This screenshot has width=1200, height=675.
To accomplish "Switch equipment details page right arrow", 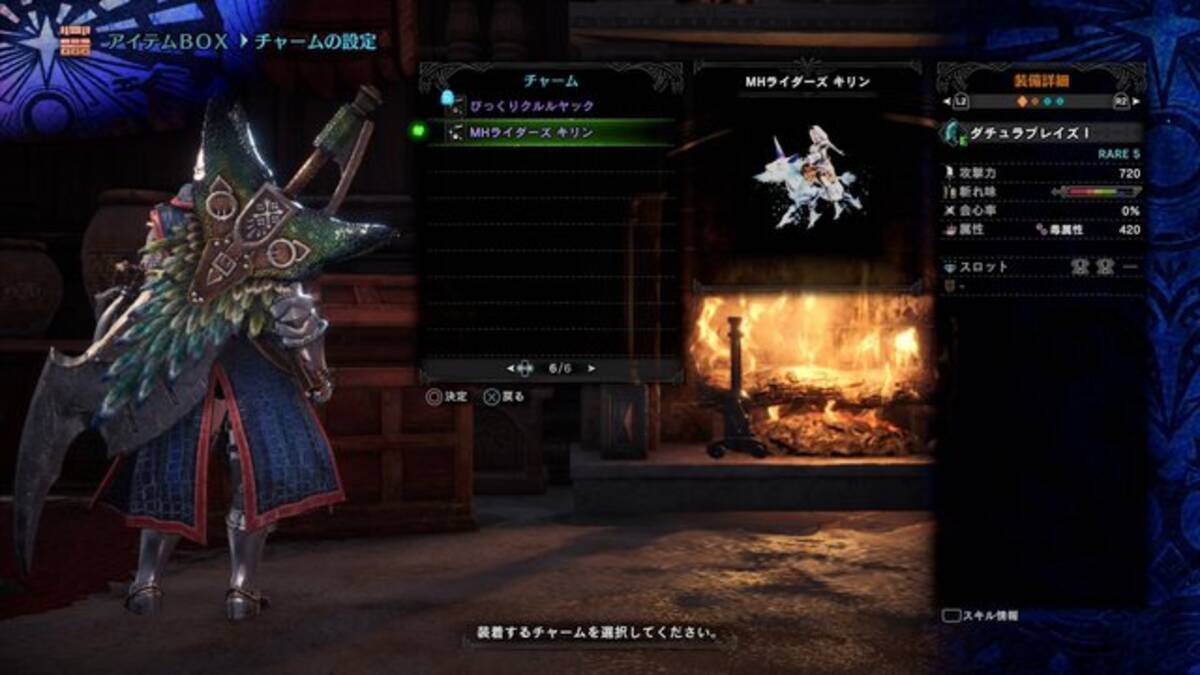I will [1131, 102].
